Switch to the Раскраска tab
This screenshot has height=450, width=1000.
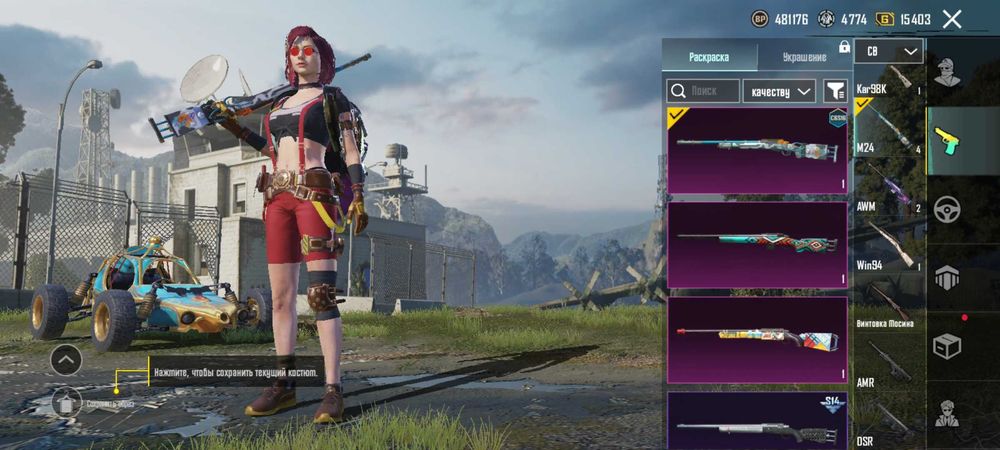(x=709, y=57)
